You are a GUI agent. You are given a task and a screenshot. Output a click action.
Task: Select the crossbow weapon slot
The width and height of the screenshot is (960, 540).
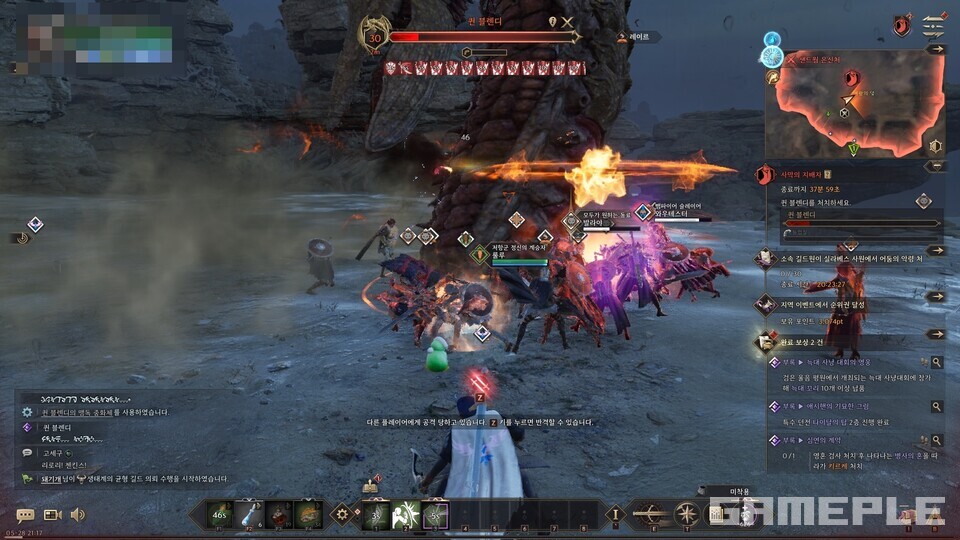pyautogui.click(x=651, y=514)
